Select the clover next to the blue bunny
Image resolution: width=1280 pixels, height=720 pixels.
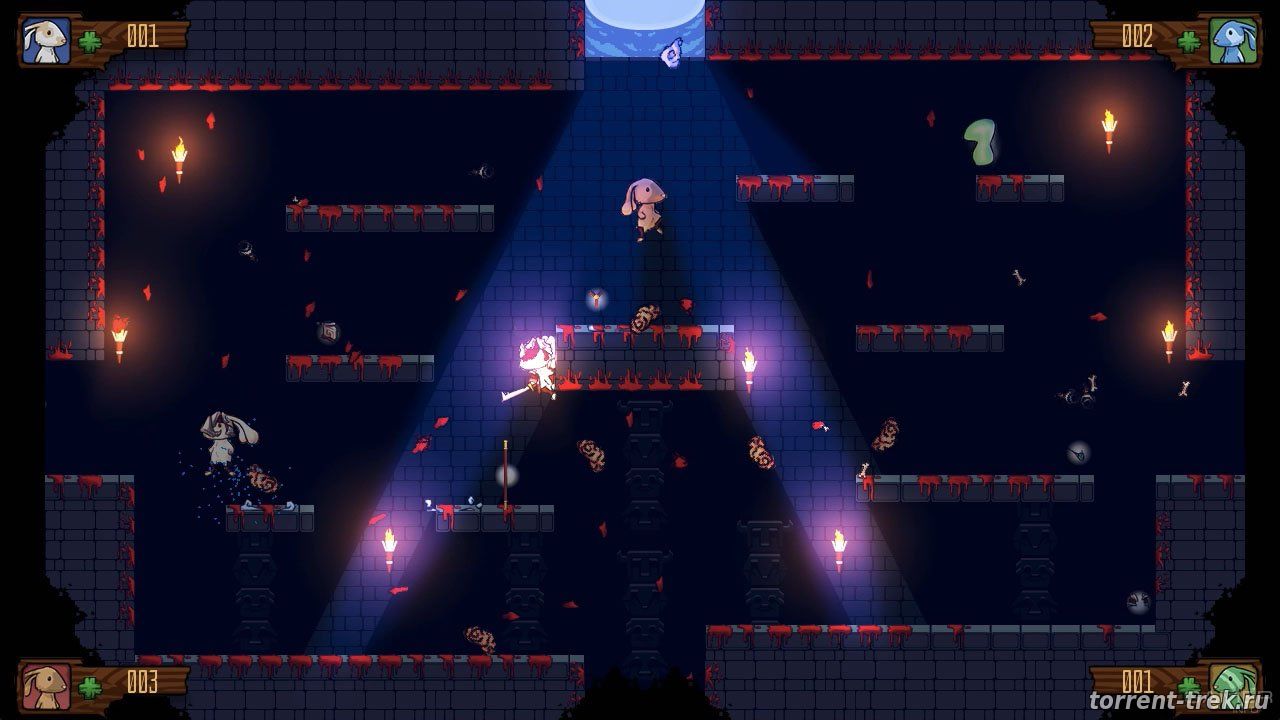(1188, 41)
